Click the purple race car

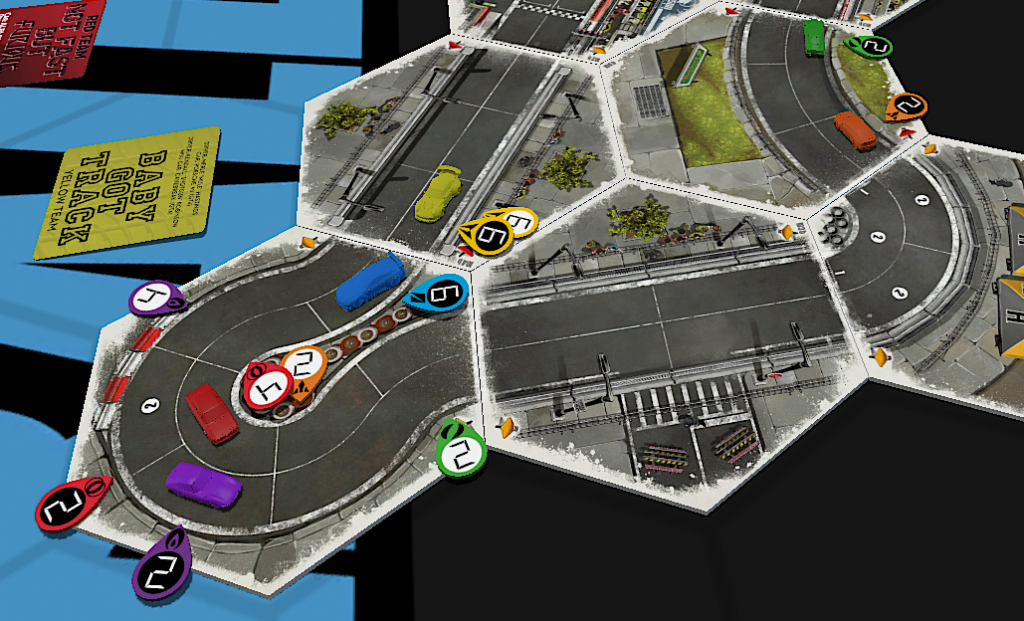pyautogui.click(x=205, y=485)
